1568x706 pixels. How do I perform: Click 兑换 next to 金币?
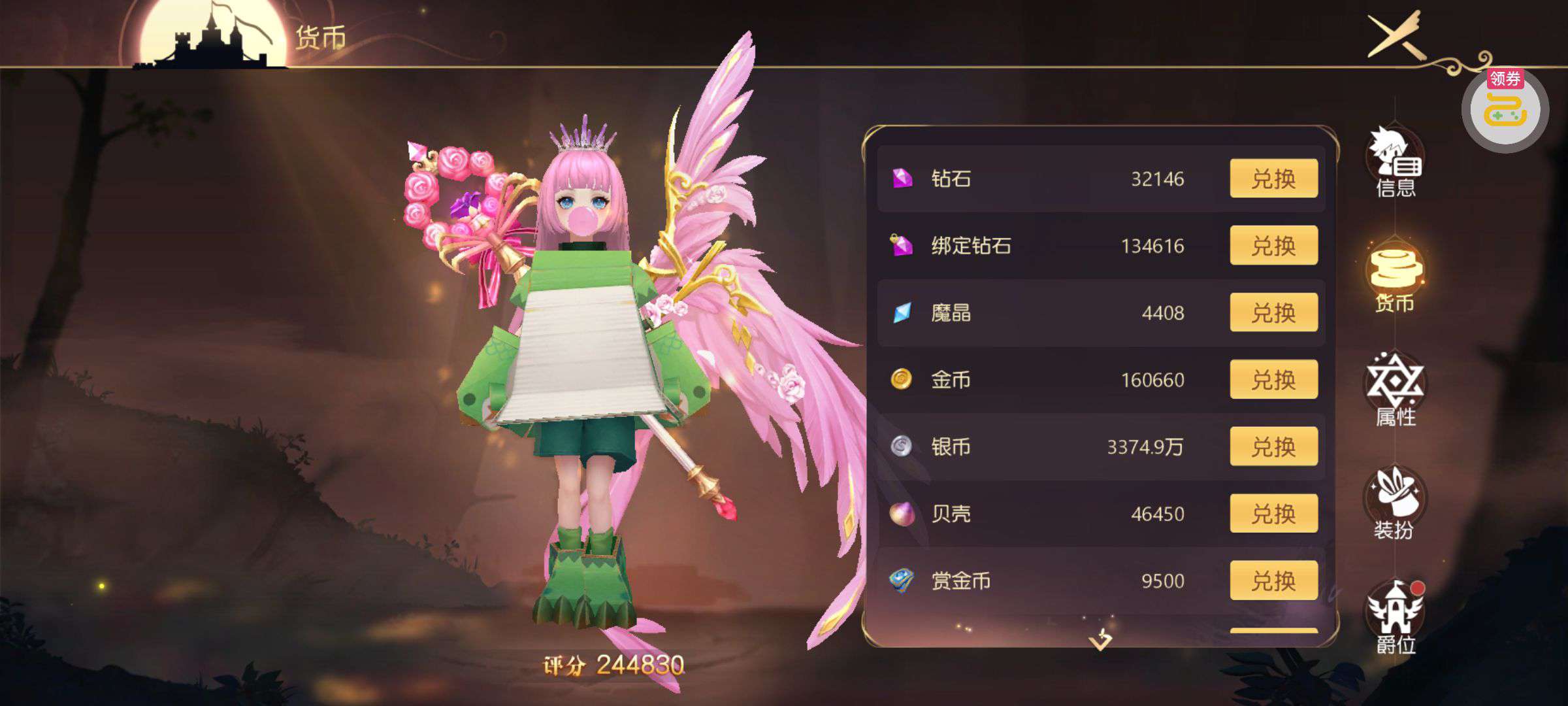pos(1273,380)
